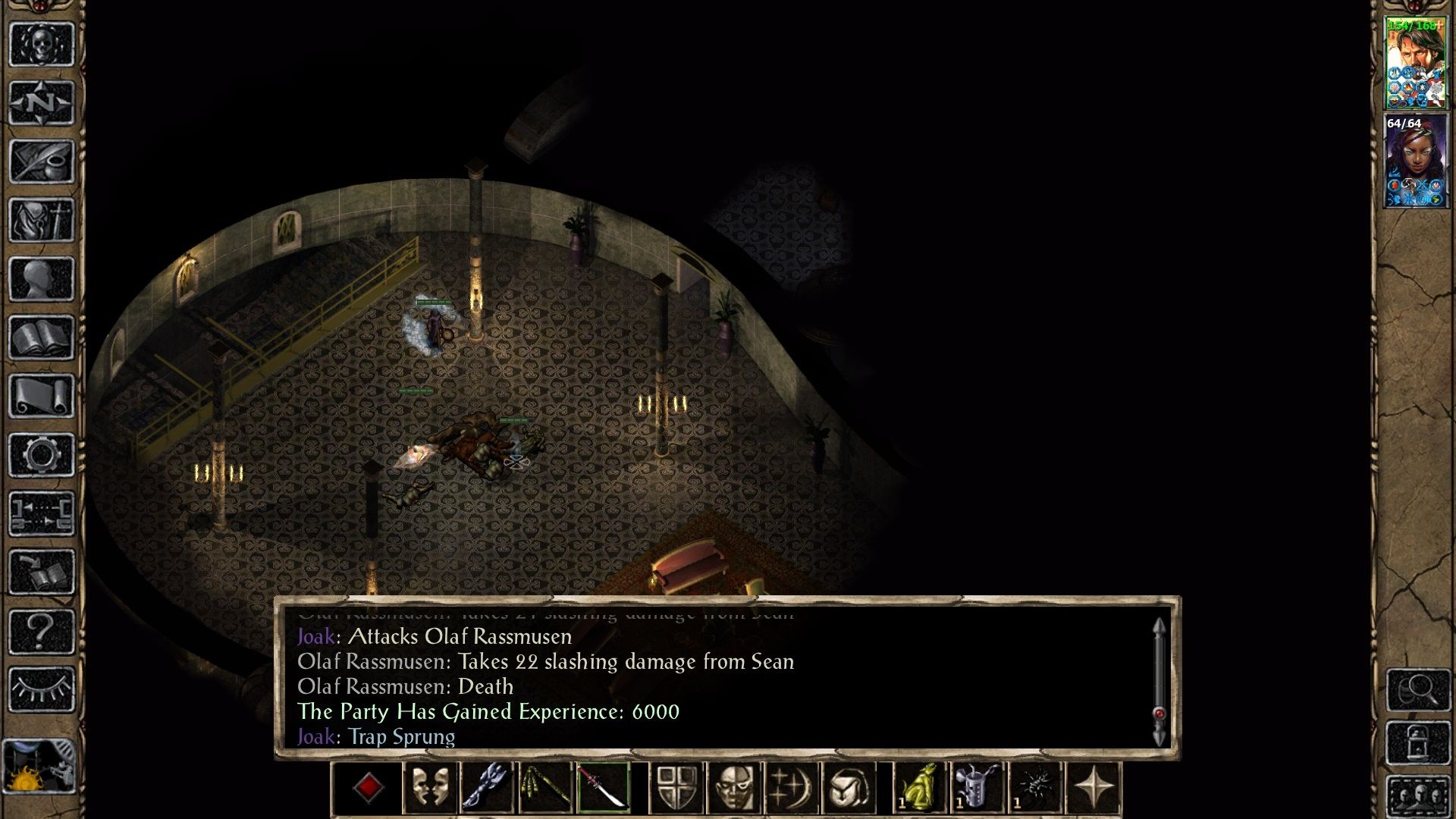
Task: Open the inventory screen
Action: [x=42, y=220]
